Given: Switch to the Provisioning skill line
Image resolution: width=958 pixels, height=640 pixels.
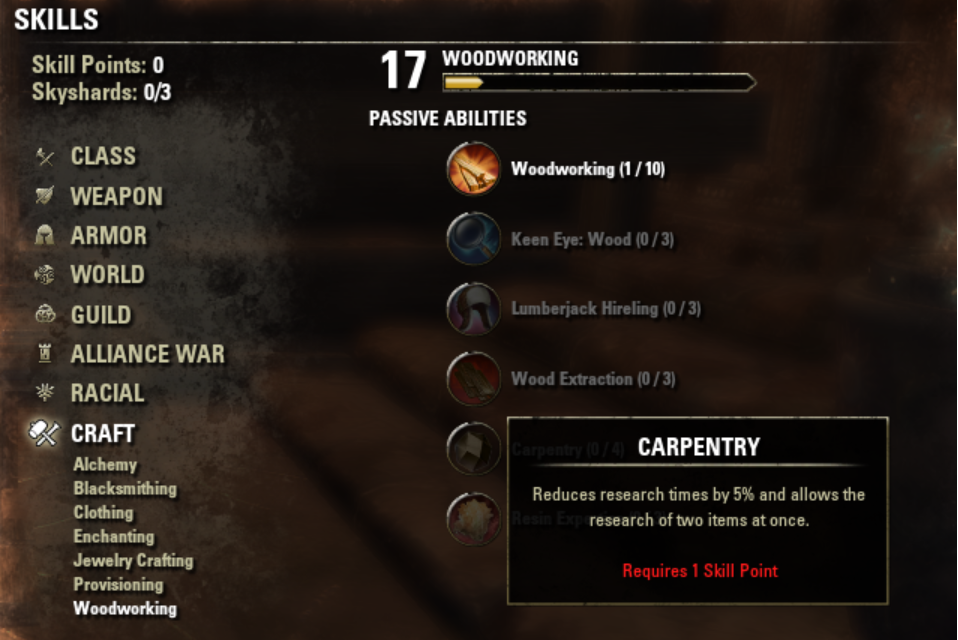Looking at the screenshot, I should 118,585.
